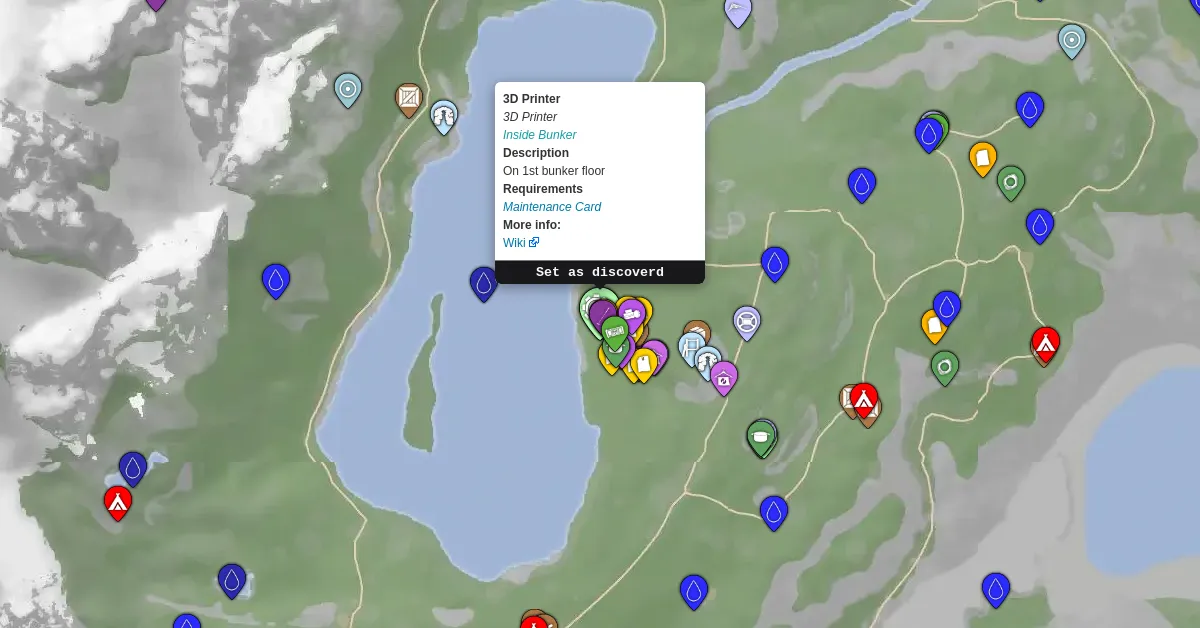Follow the Maintenance Card requirement link

click(551, 207)
